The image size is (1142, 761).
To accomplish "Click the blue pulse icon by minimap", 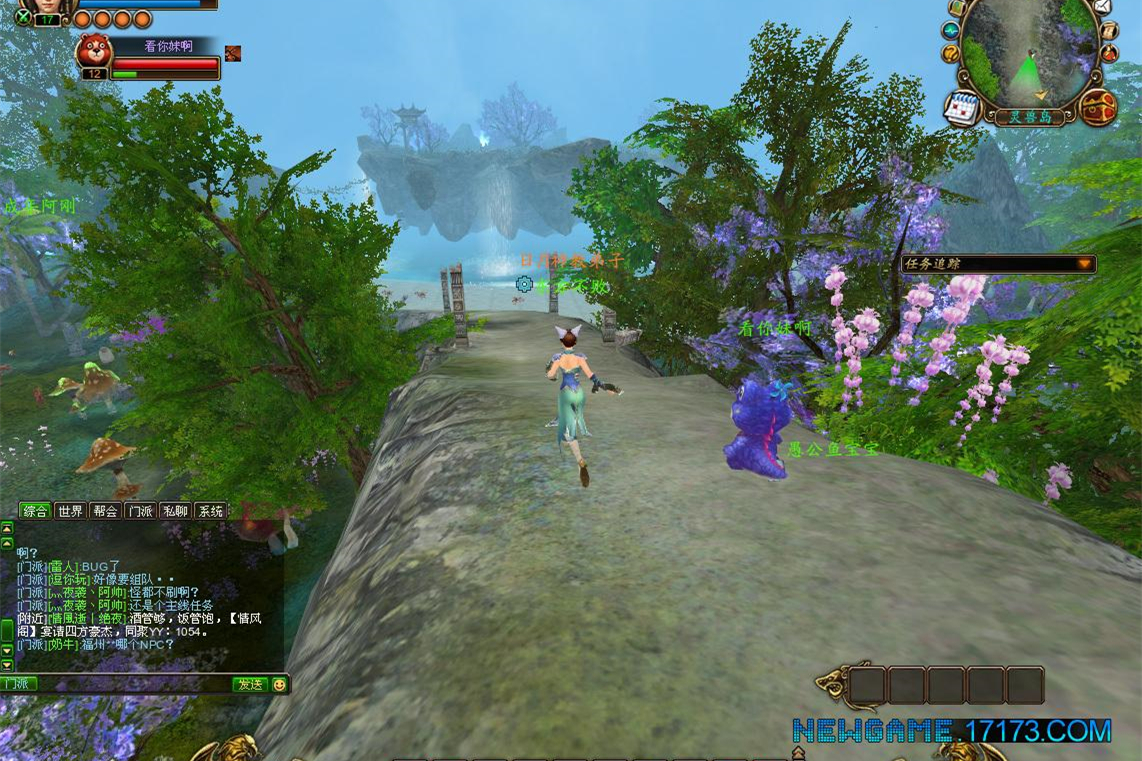I will tap(950, 31).
